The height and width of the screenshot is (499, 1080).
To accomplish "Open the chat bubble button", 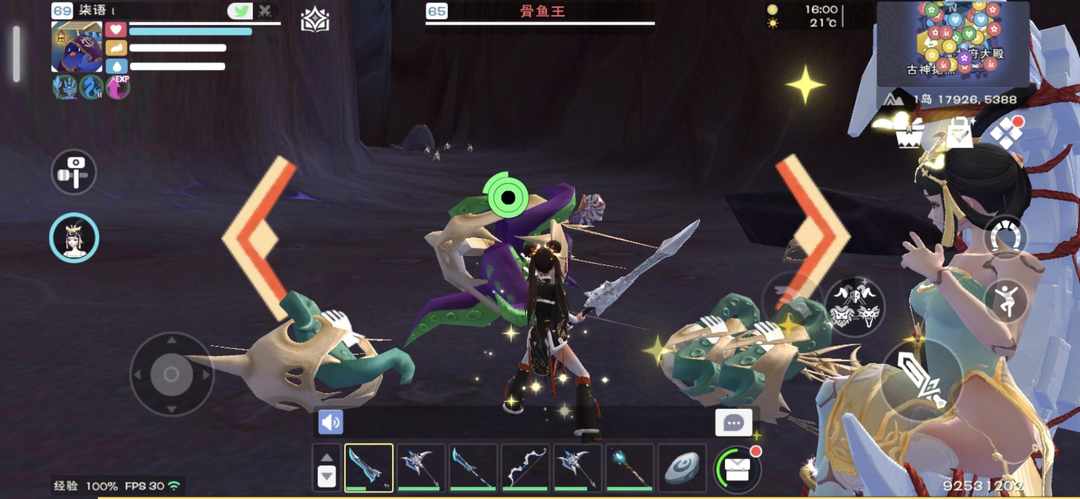I will tap(734, 422).
